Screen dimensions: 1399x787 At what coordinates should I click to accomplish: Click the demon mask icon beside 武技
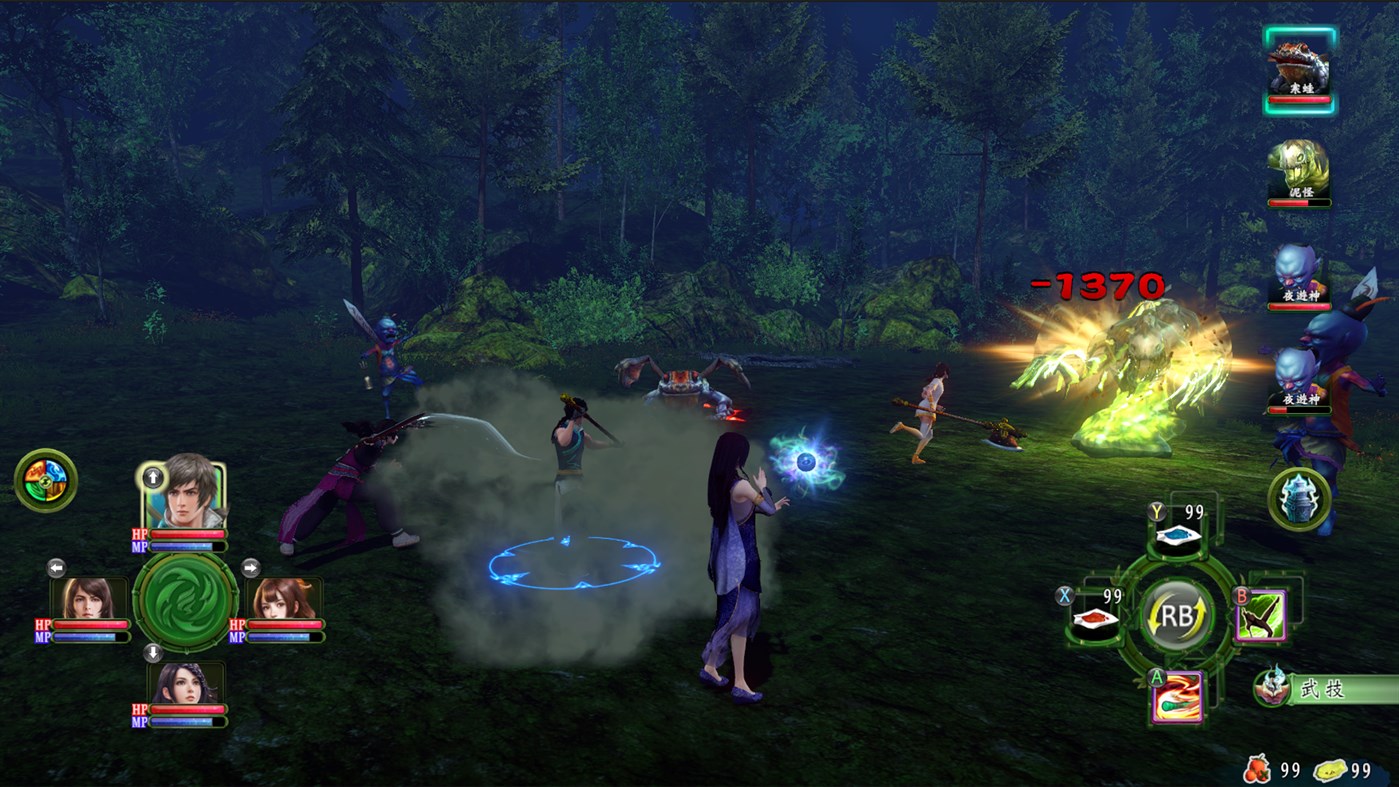tap(1270, 688)
